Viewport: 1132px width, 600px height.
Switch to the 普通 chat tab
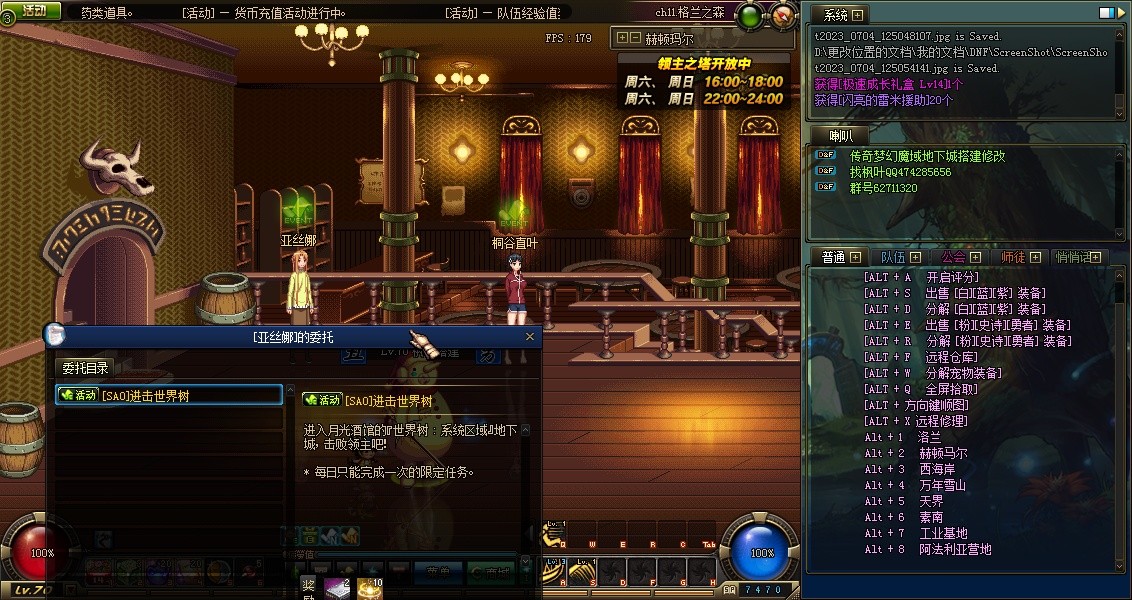pyautogui.click(x=834, y=257)
